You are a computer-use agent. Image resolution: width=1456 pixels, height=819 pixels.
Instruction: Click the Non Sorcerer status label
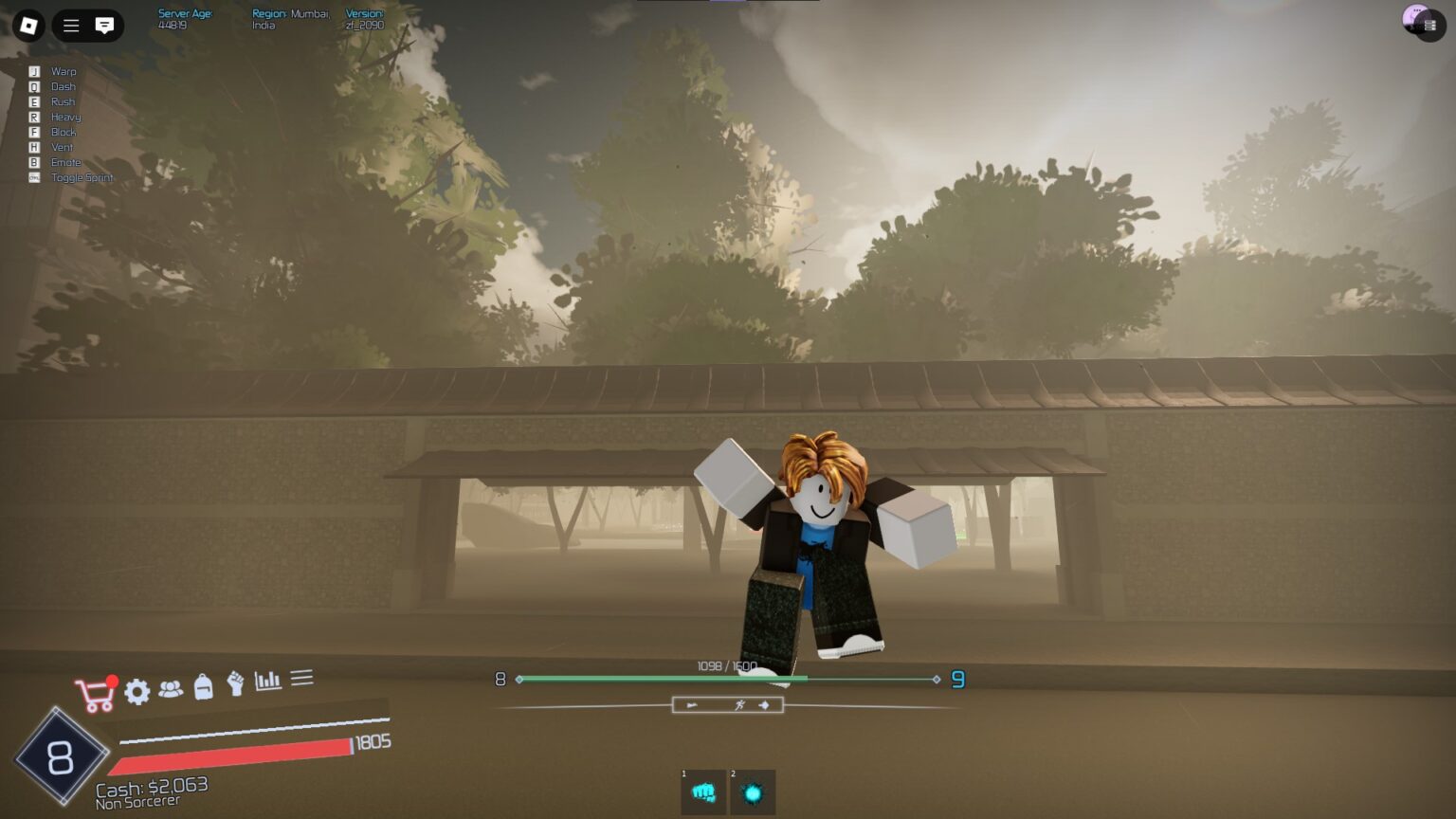point(138,801)
